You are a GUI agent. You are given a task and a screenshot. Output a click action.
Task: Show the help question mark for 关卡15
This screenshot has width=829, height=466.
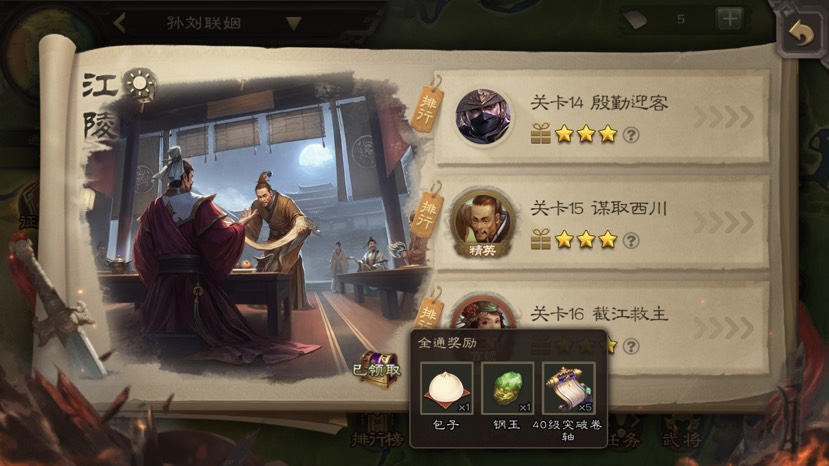click(x=631, y=240)
